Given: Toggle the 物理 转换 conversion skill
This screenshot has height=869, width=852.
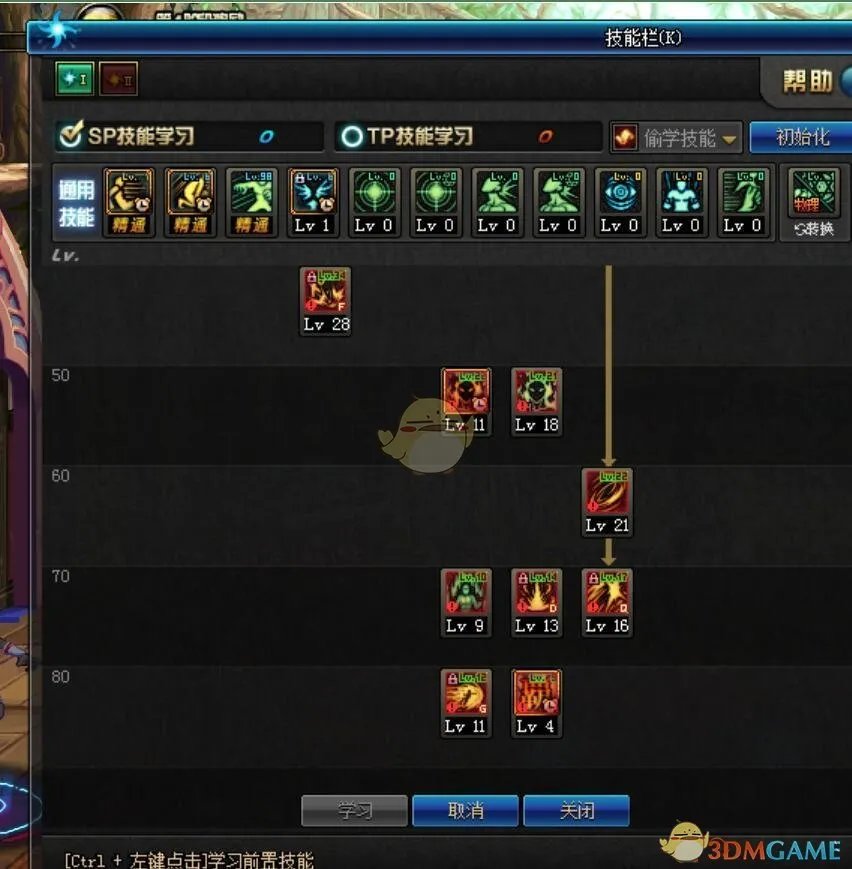Looking at the screenshot, I should 812,201.
